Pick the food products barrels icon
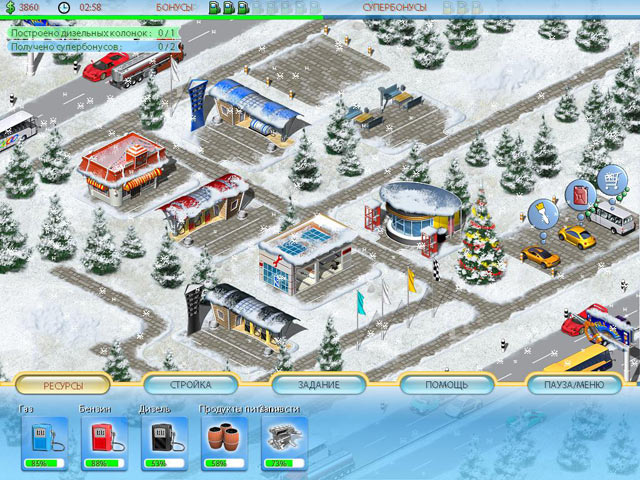640x480 pixels. coord(223,438)
